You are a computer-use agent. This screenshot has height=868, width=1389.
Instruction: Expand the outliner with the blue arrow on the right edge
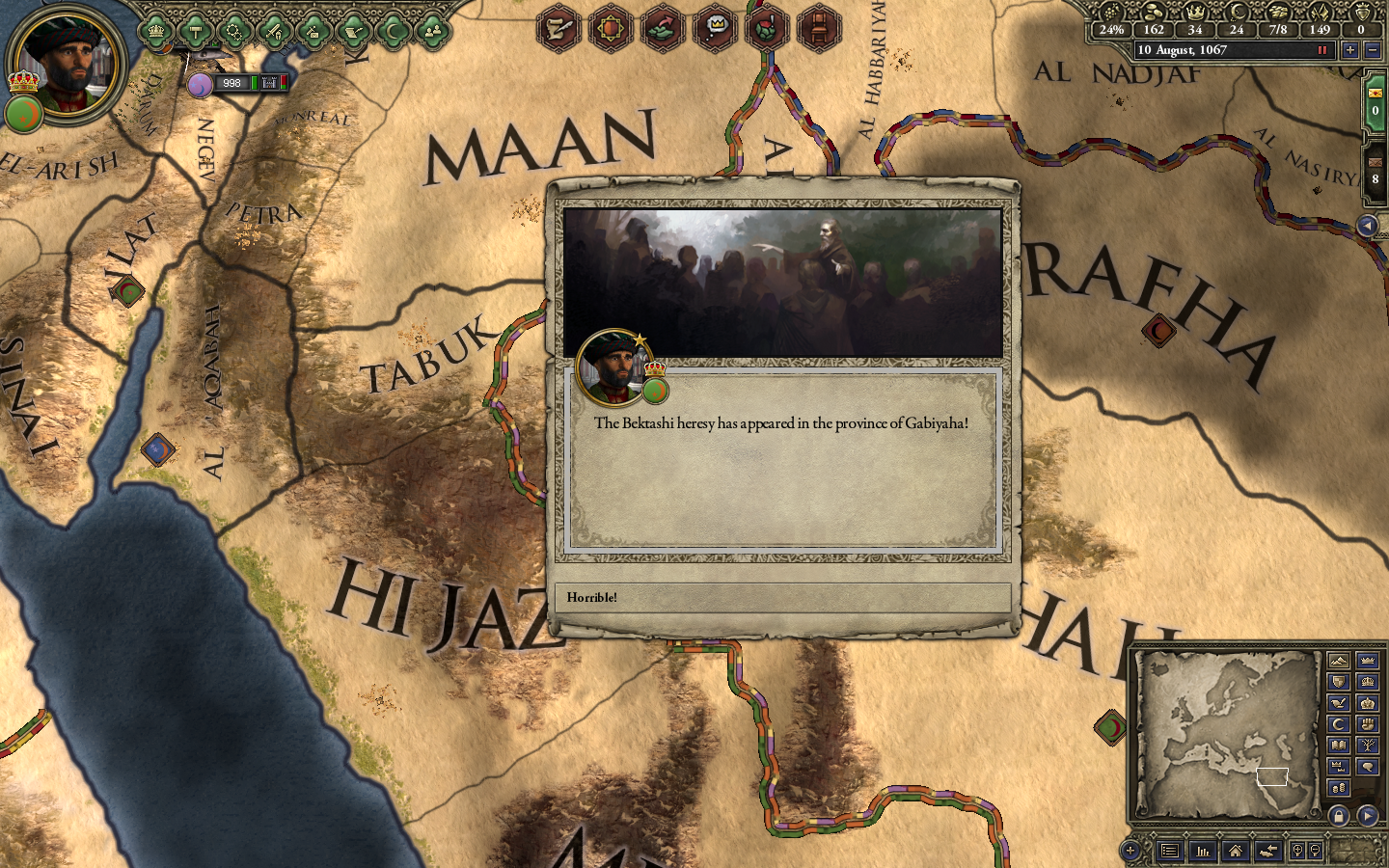pos(1367,224)
